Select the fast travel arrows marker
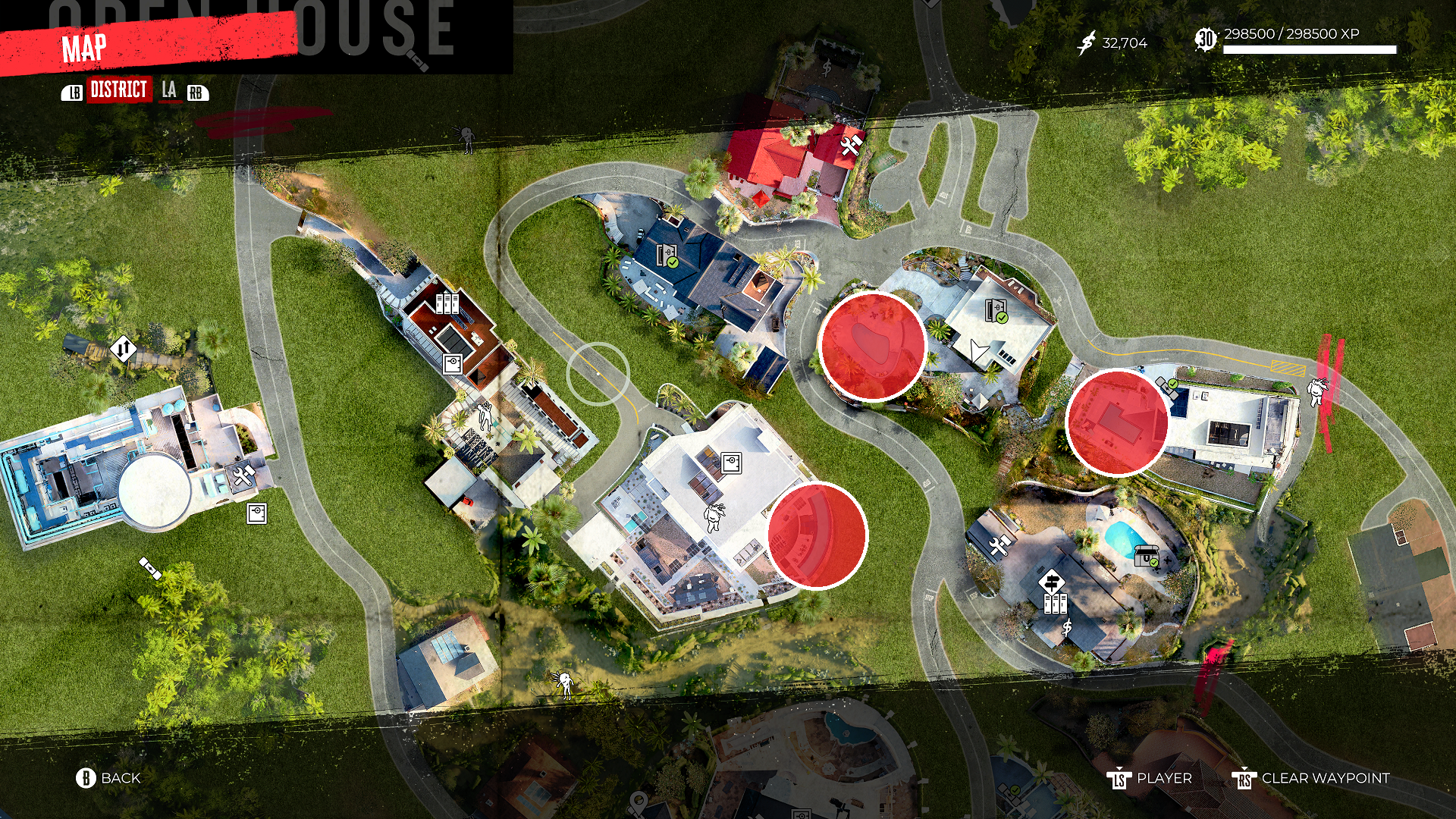 (123, 350)
